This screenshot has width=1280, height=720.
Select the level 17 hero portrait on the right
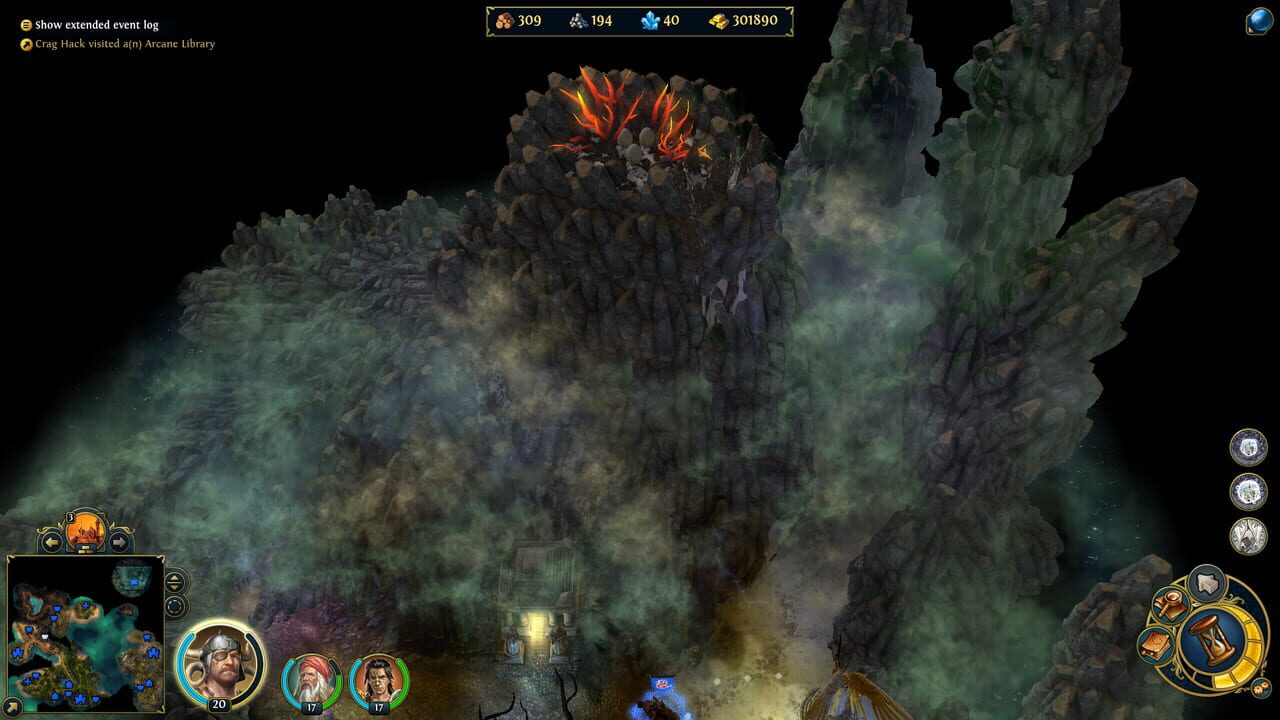pos(377,680)
